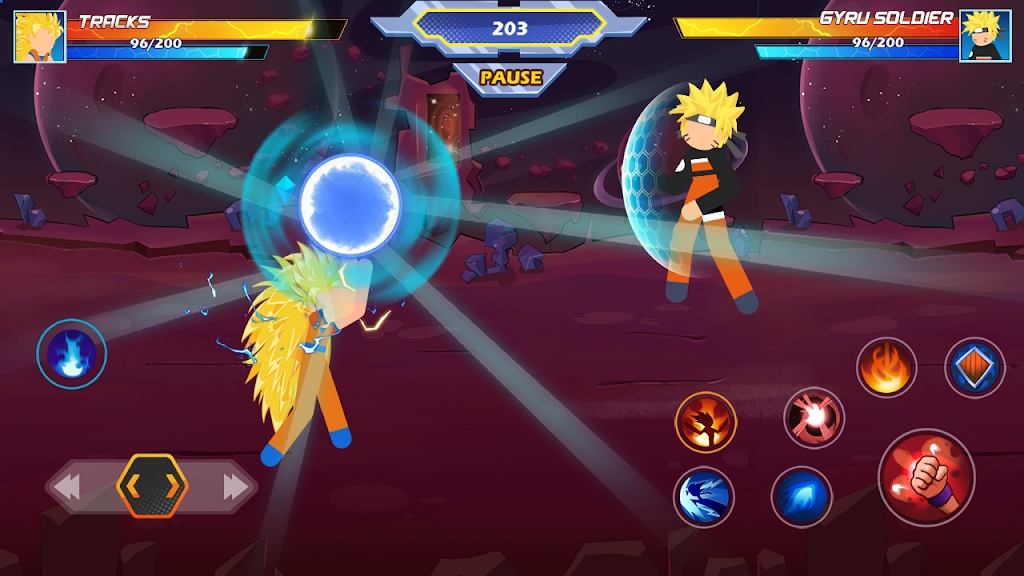Viewport: 1024px width, 576px height.
Task: Click the orange hexagon movement knob
Action: pyautogui.click(x=152, y=486)
